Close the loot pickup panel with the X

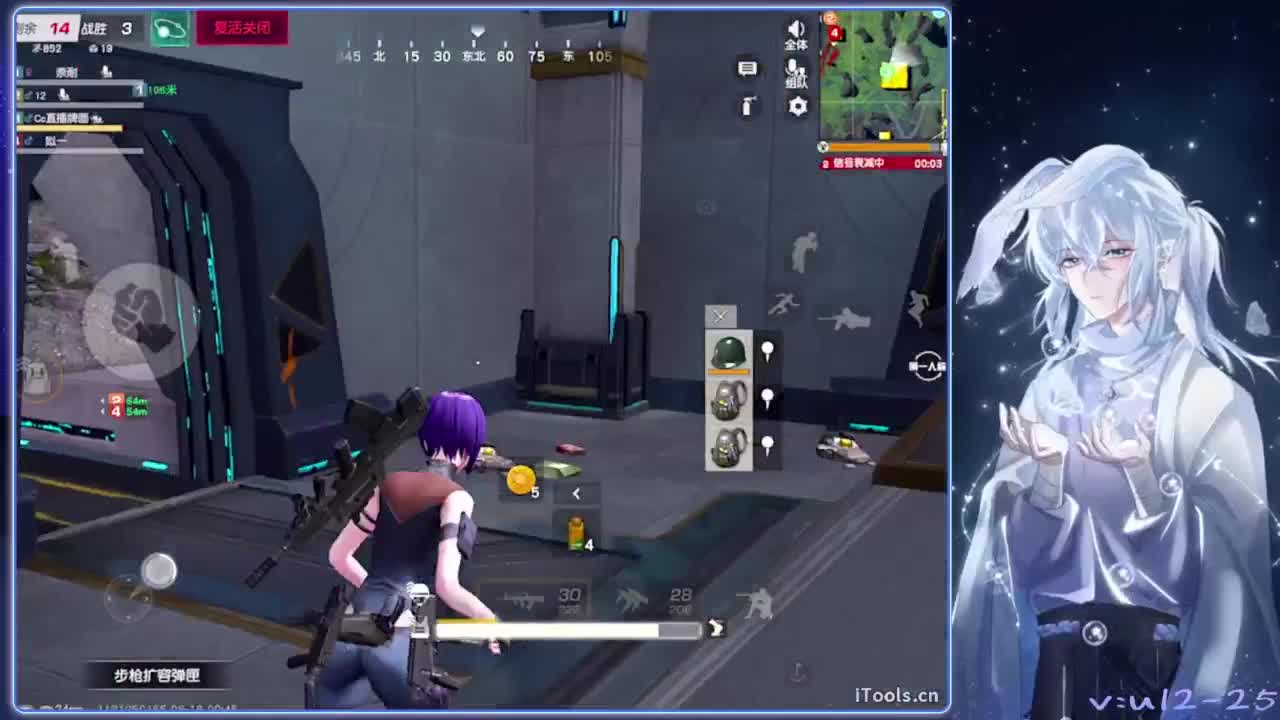720,317
